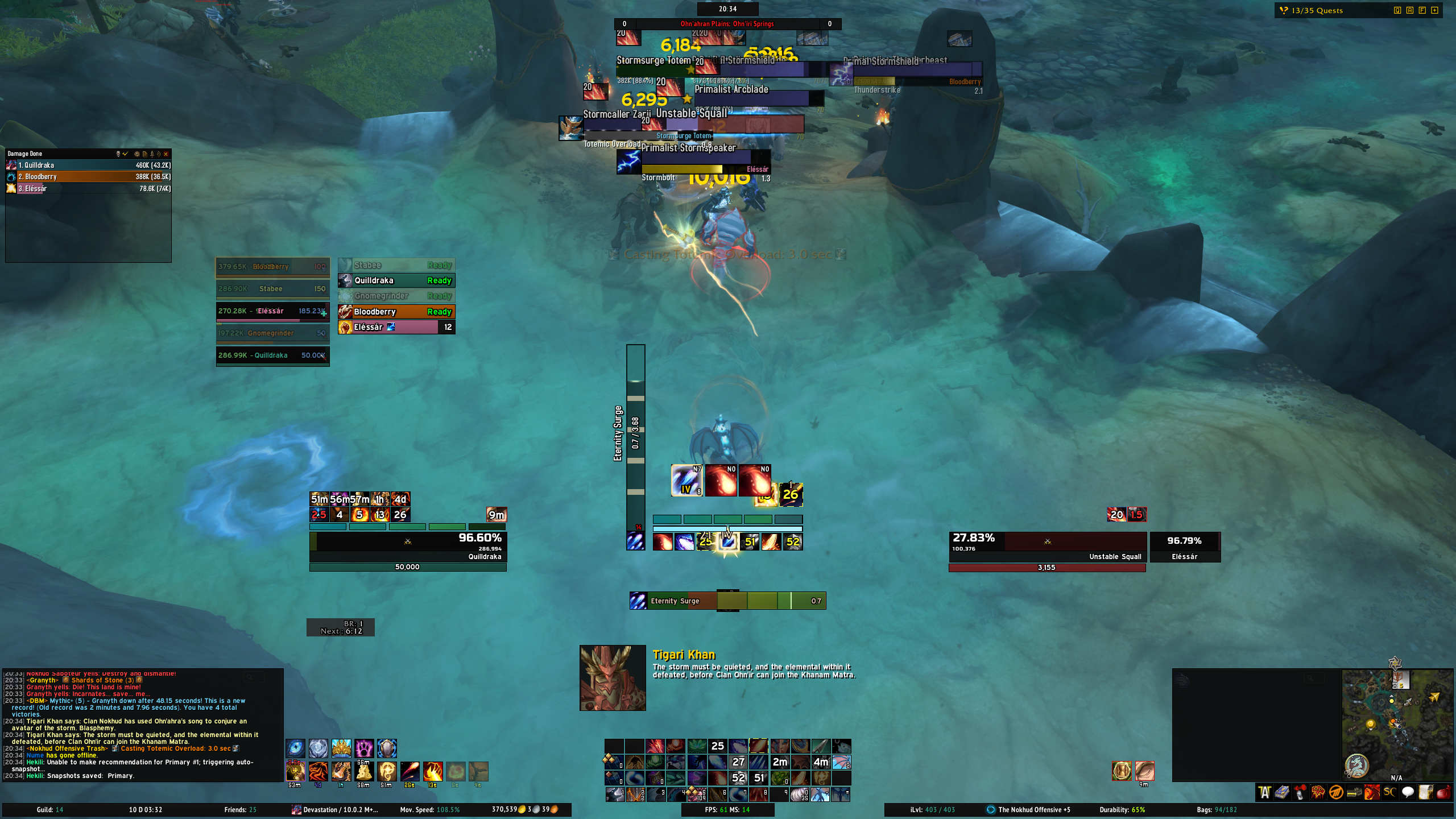The width and height of the screenshot is (1456, 819).
Task: Open the damage meter gear settings
Action: click(136, 154)
